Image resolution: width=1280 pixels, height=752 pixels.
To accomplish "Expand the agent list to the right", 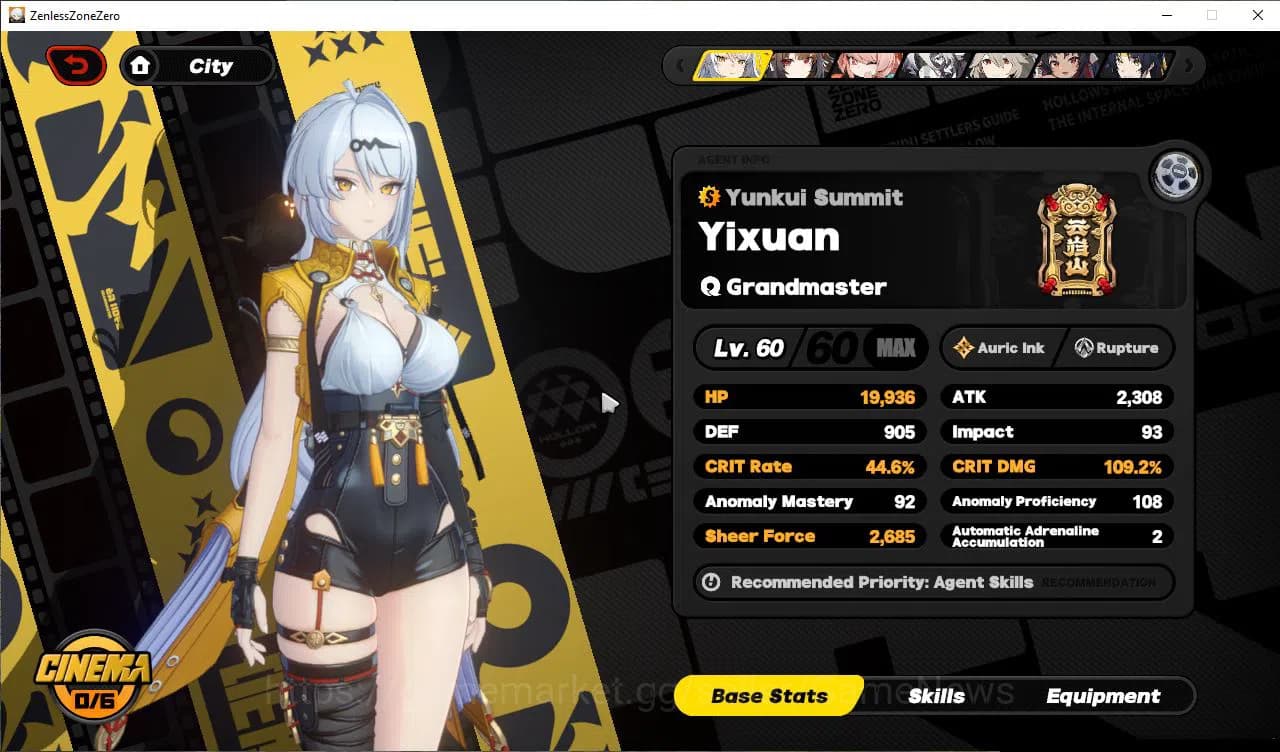I will coord(1189,65).
